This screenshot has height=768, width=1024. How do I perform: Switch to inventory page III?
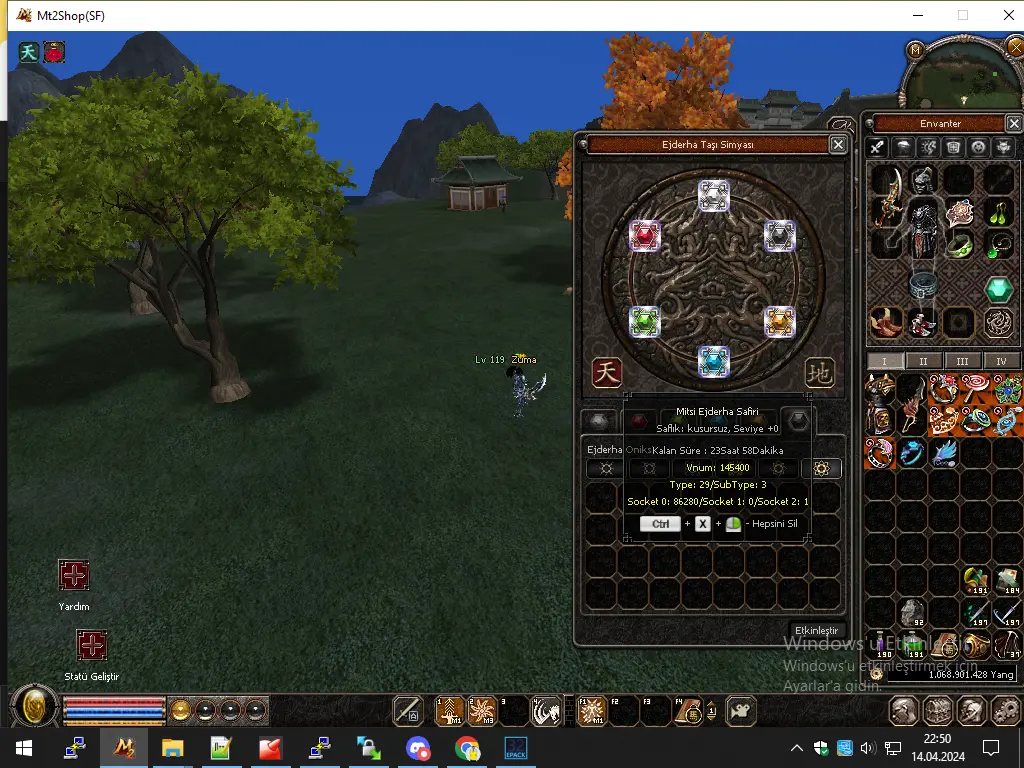[x=962, y=361]
